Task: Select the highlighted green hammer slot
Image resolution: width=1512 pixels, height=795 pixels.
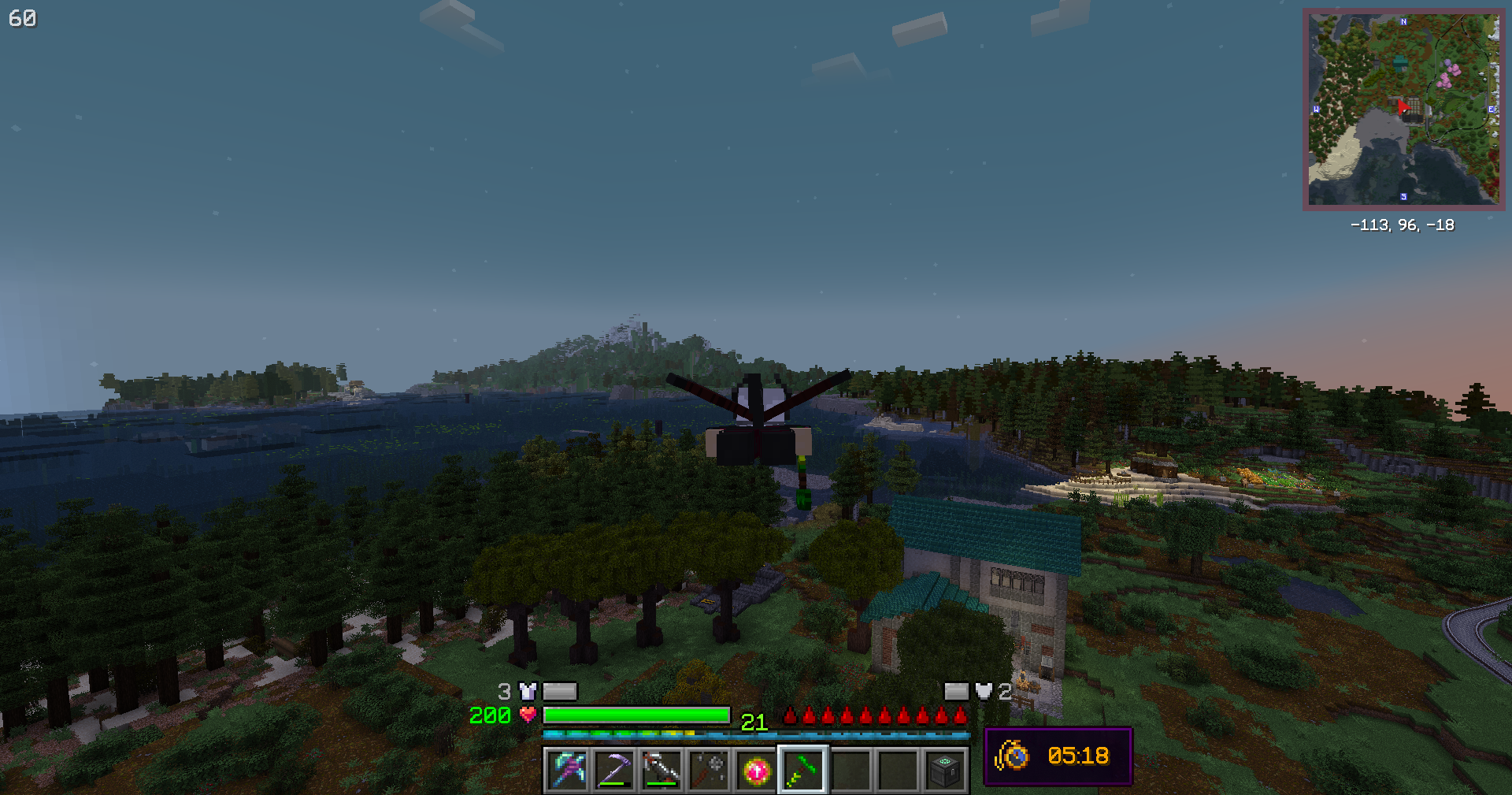Action: [802, 770]
